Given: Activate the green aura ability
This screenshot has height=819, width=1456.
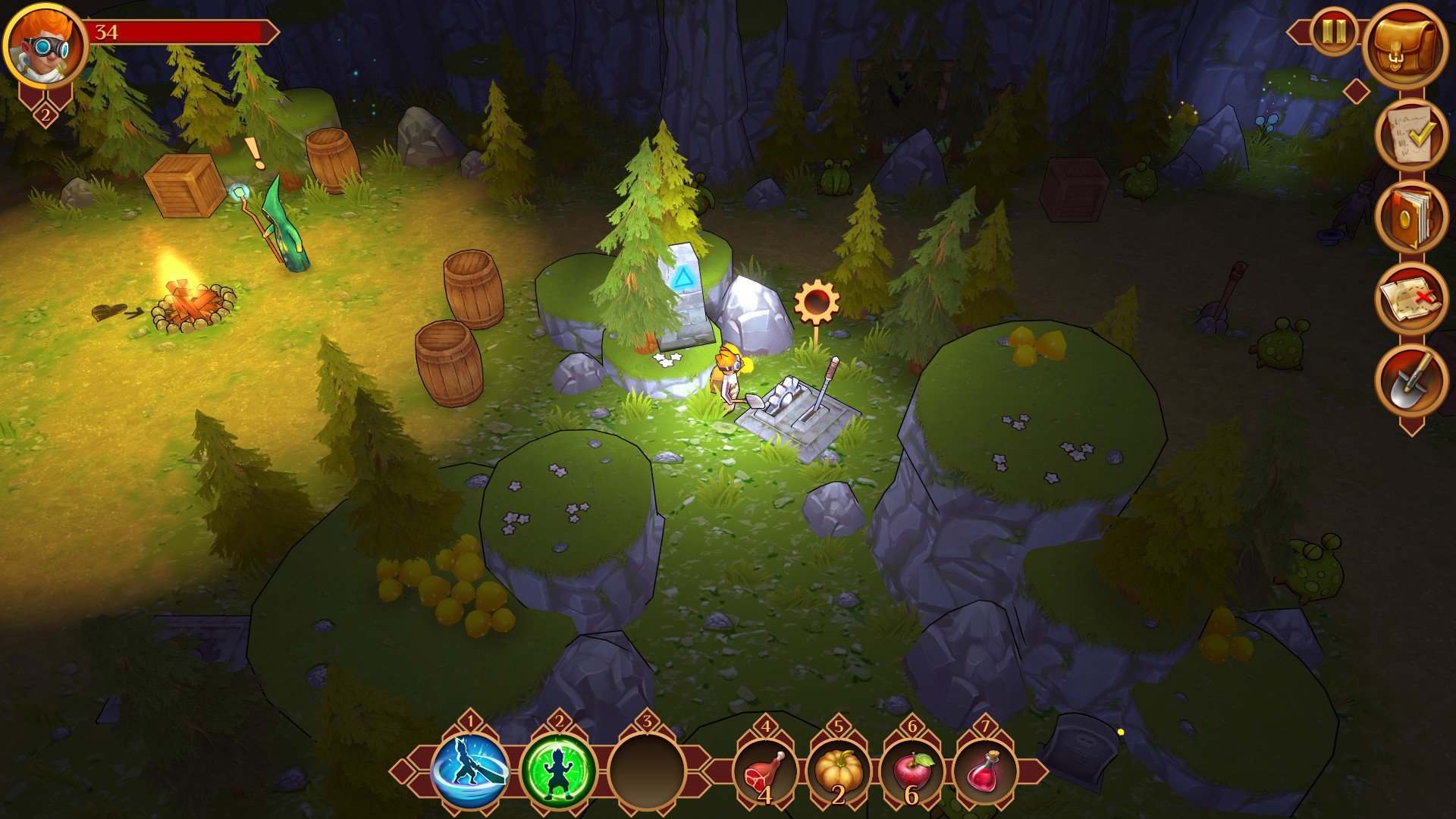Looking at the screenshot, I should click(559, 771).
